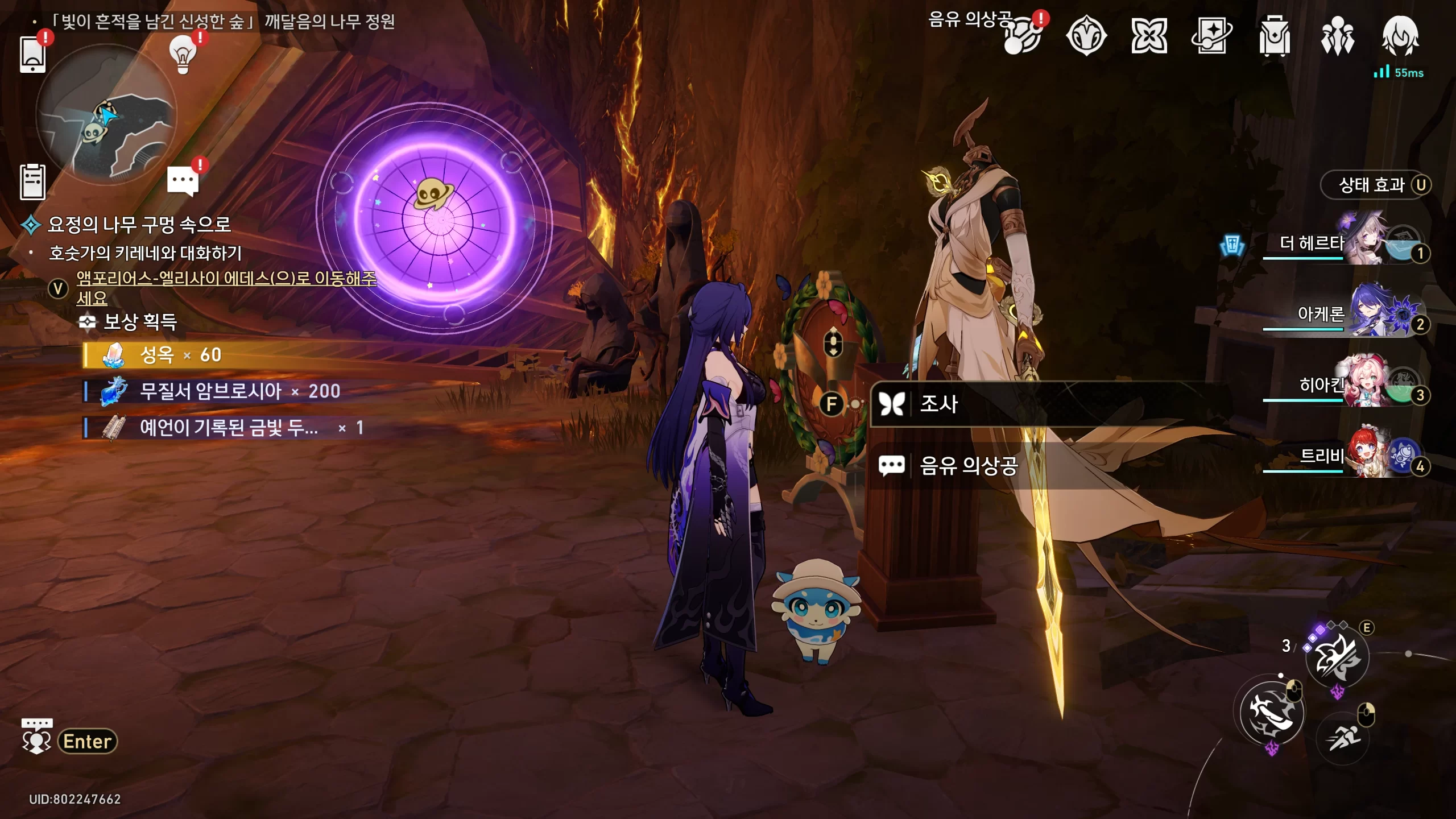The width and height of the screenshot is (1456, 819).
Task: Open the chat message bubble icon
Action: pyautogui.click(x=183, y=182)
